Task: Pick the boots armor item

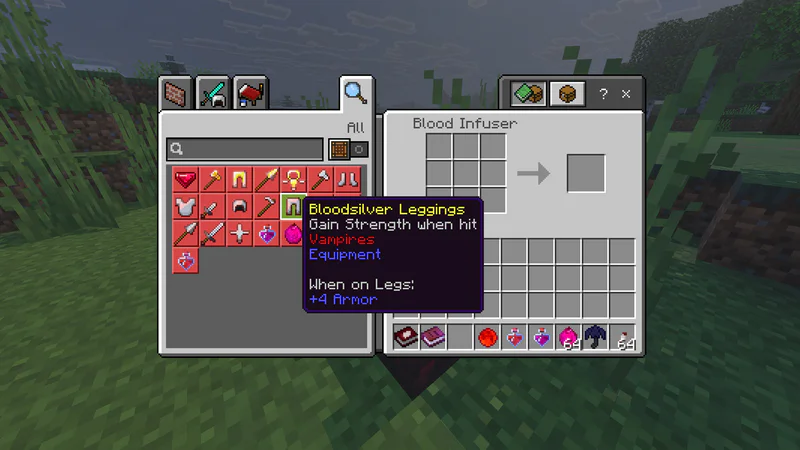Action: [x=347, y=180]
